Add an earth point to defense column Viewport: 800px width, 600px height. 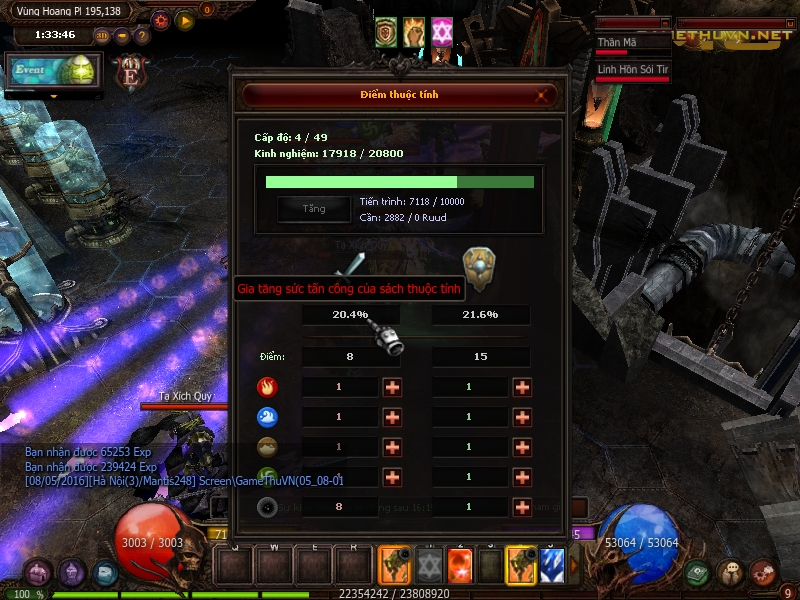pyautogui.click(x=522, y=447)
